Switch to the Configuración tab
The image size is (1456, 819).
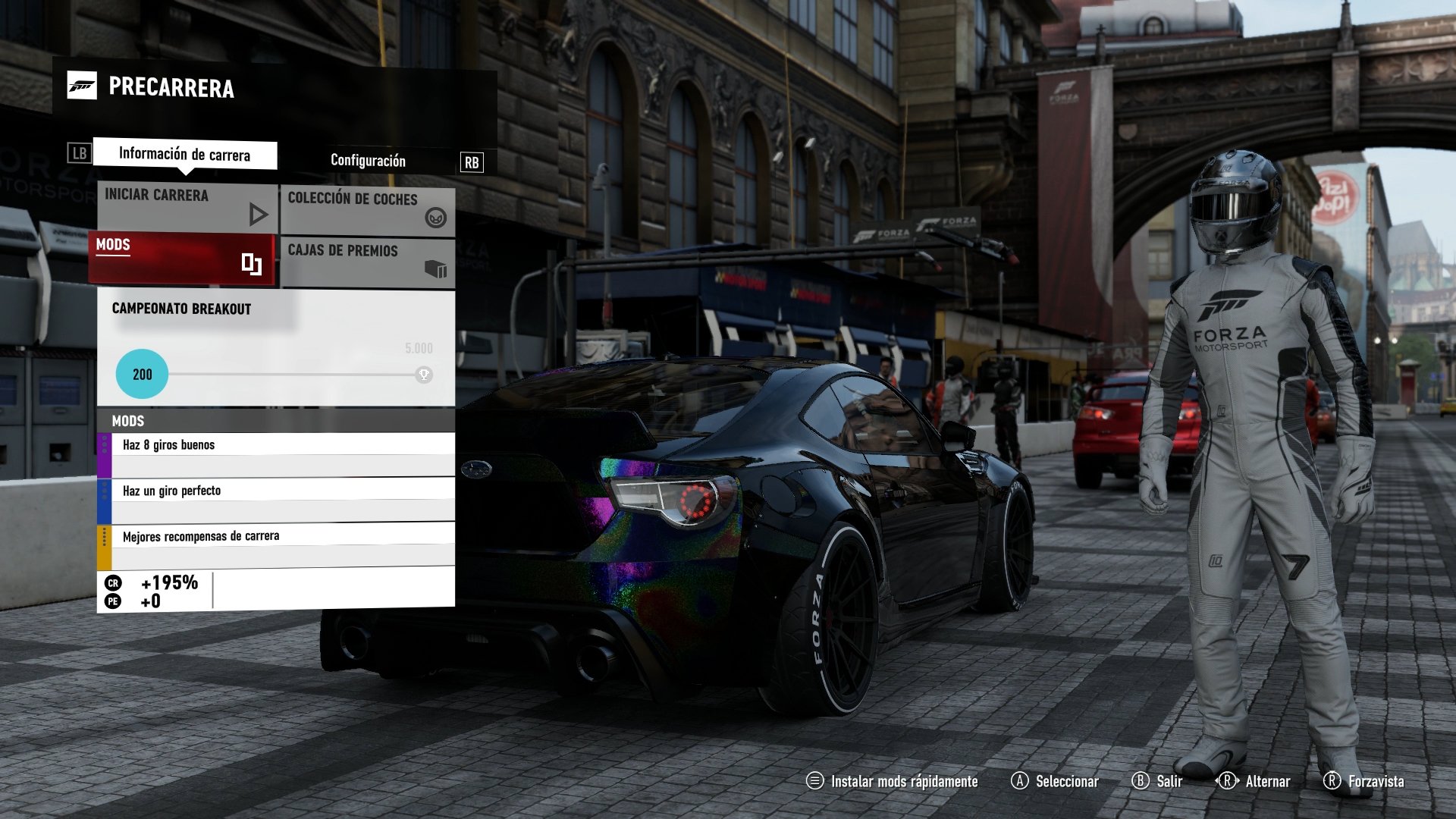pos(367,161)
